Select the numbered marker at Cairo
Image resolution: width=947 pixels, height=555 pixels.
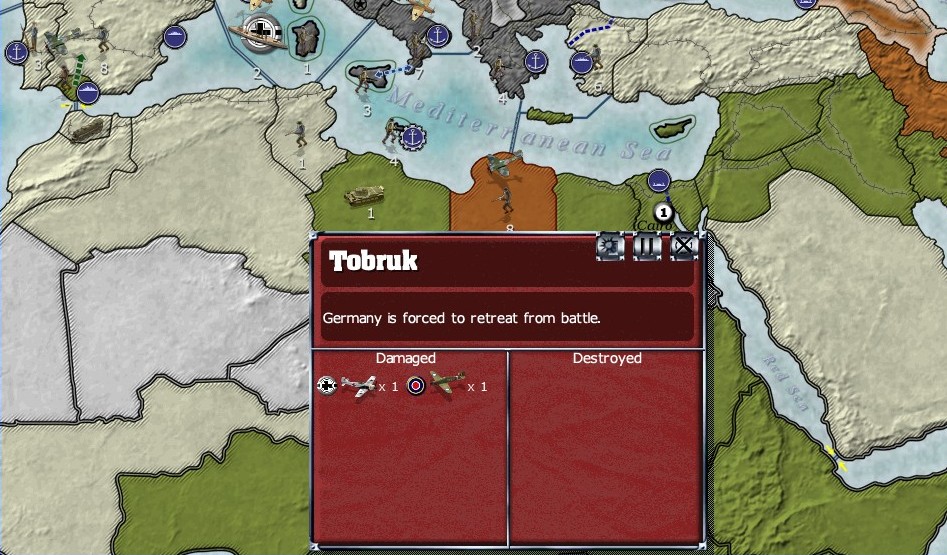click(x=662, y=212)
